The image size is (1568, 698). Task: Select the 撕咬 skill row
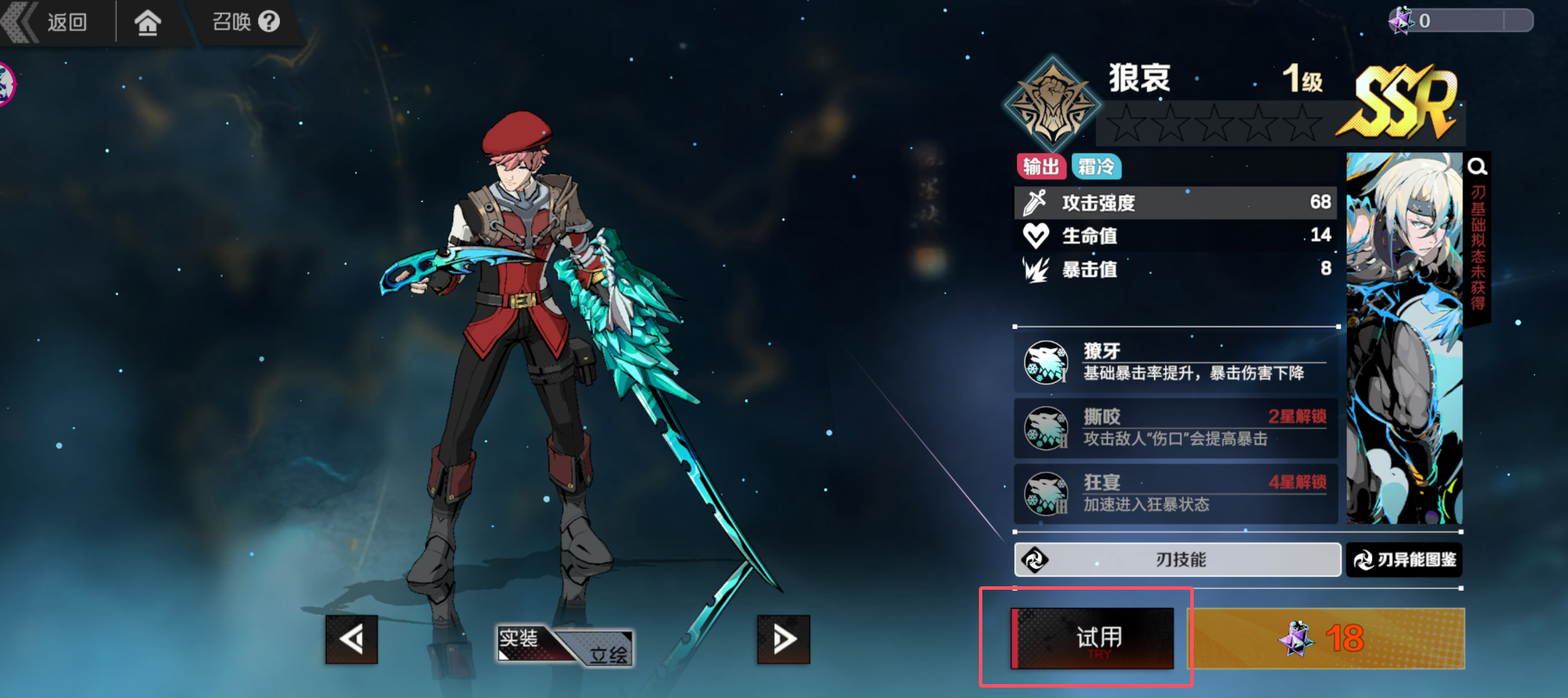pos(1176,428)
